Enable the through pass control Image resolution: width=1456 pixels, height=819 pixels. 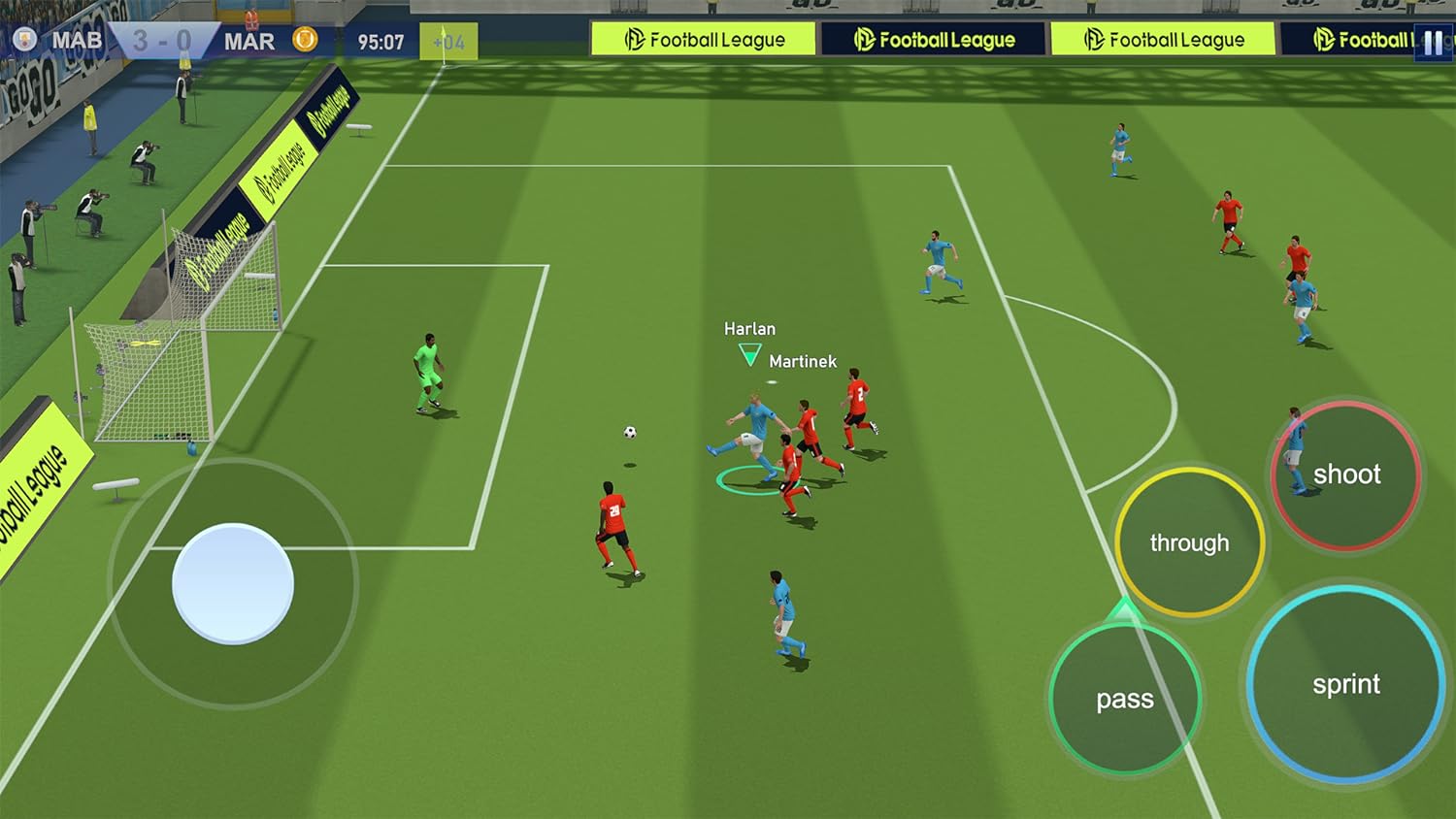tap(1188, 542)
